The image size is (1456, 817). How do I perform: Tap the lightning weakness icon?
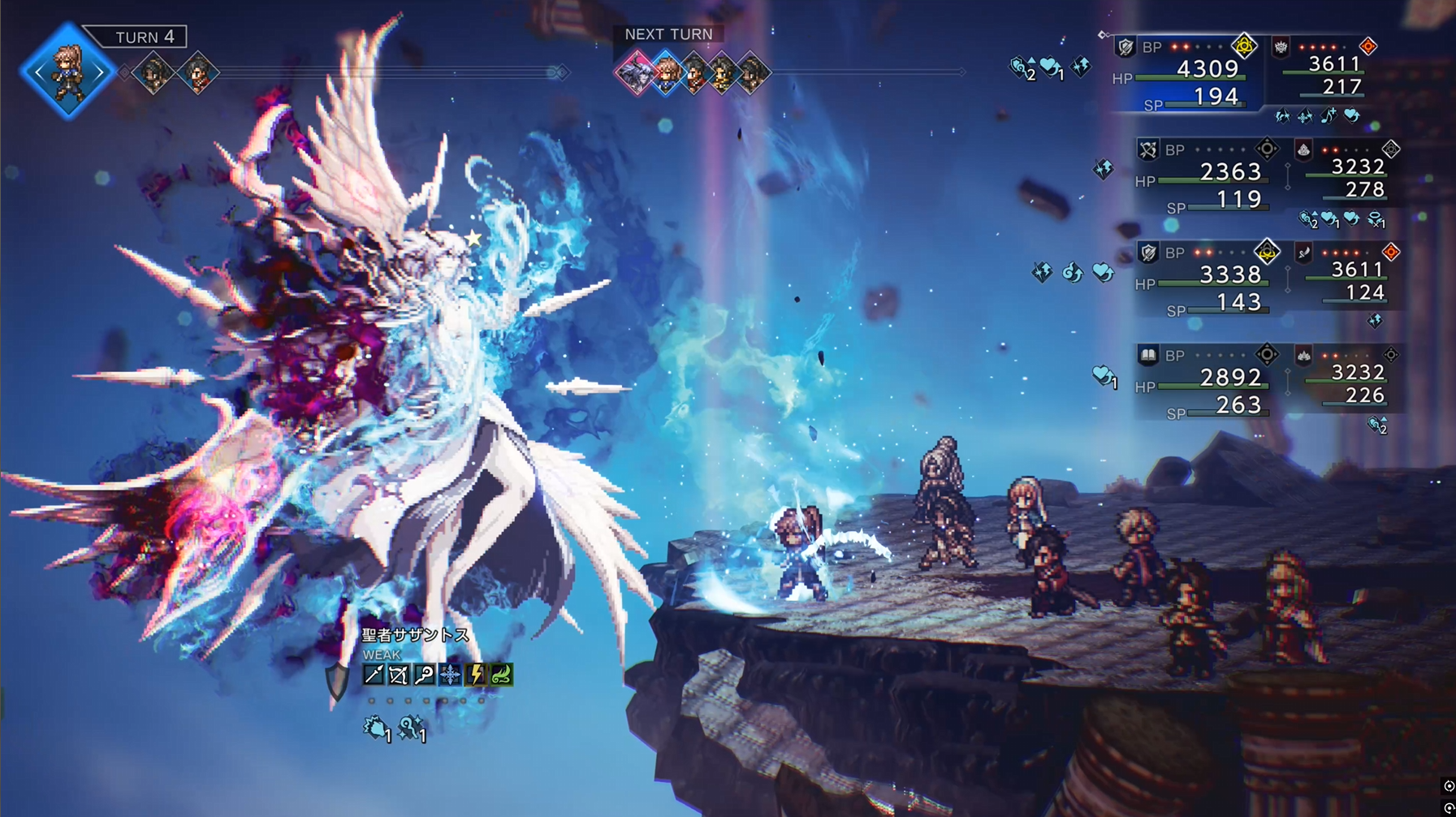click(x=476, y=675)
